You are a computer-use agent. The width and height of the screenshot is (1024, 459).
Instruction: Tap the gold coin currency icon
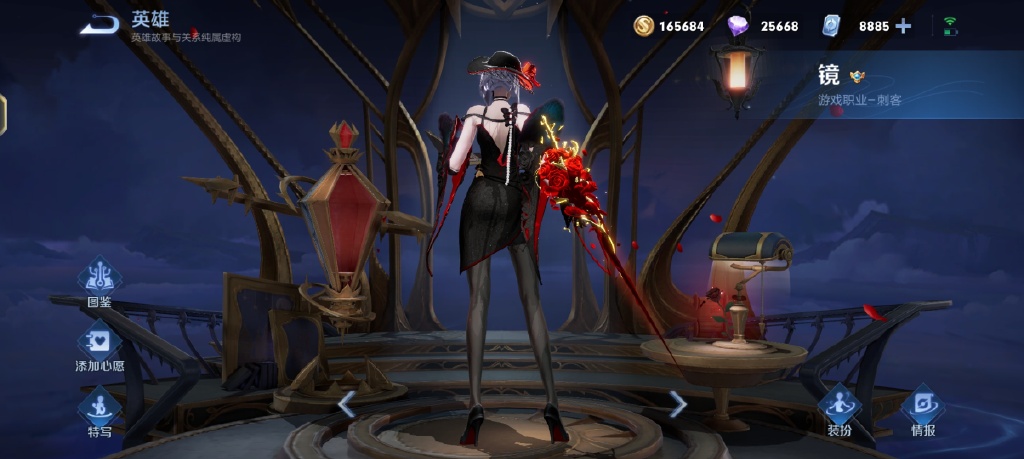tap(643, 26)
